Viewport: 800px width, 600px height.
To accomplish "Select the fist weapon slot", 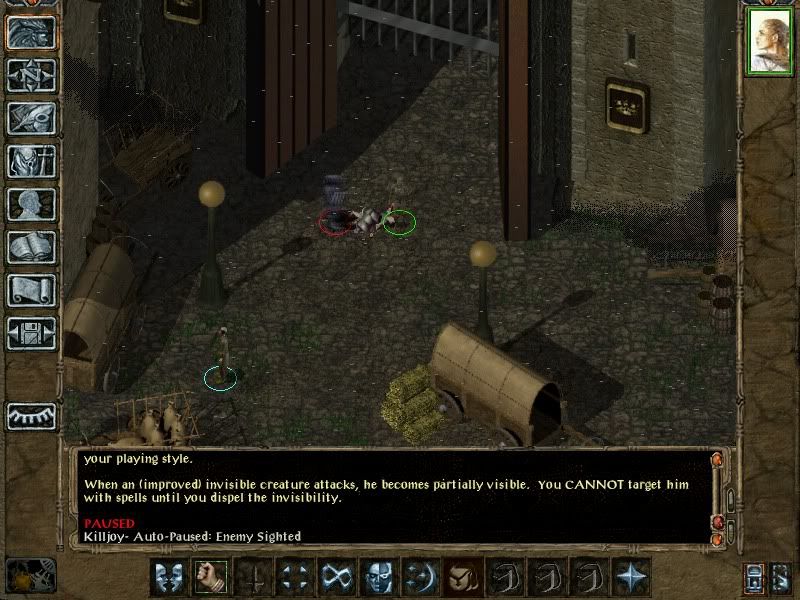I will point(209,576).
